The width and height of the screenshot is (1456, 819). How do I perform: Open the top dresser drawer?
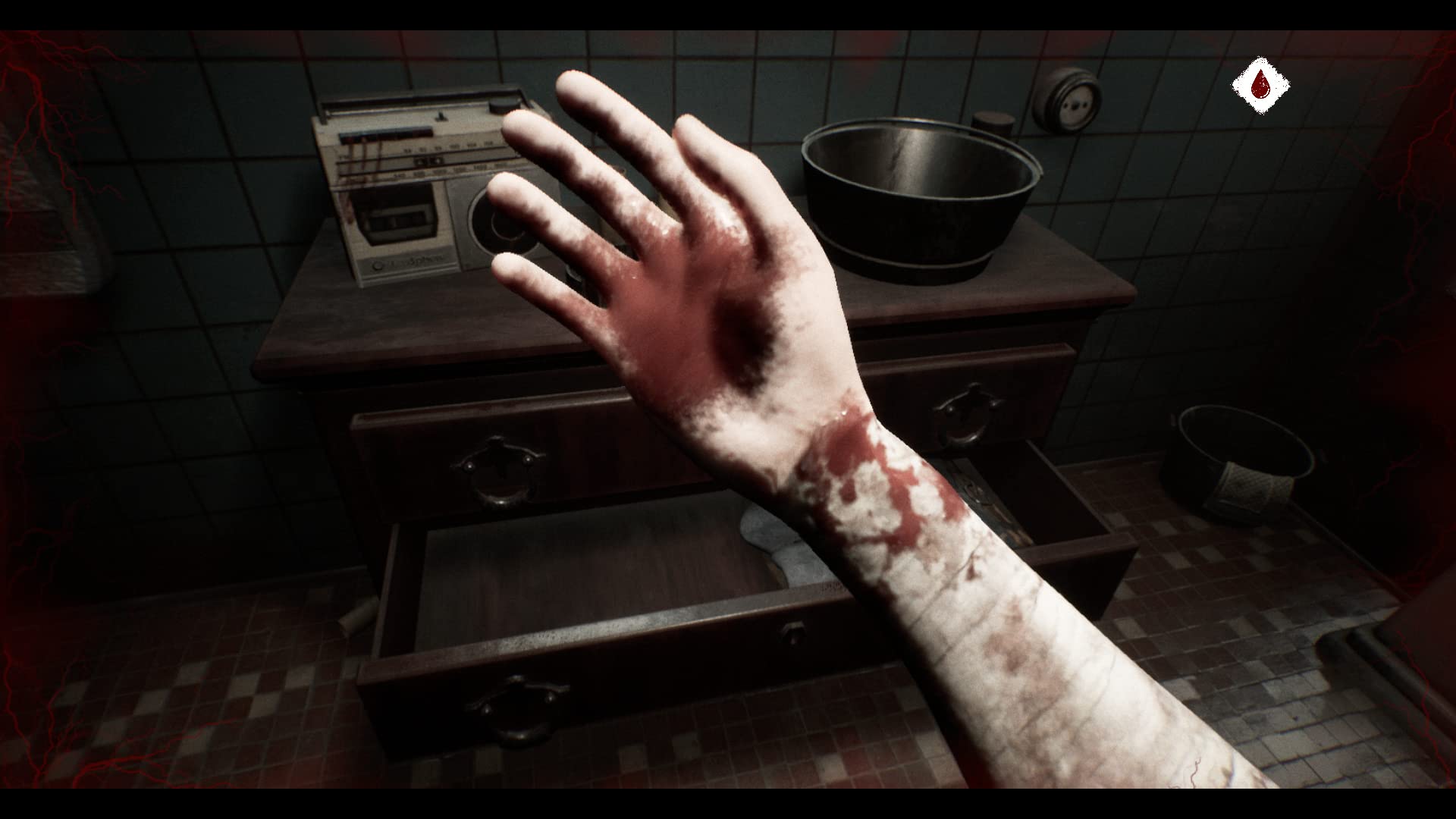click(497, 466)
